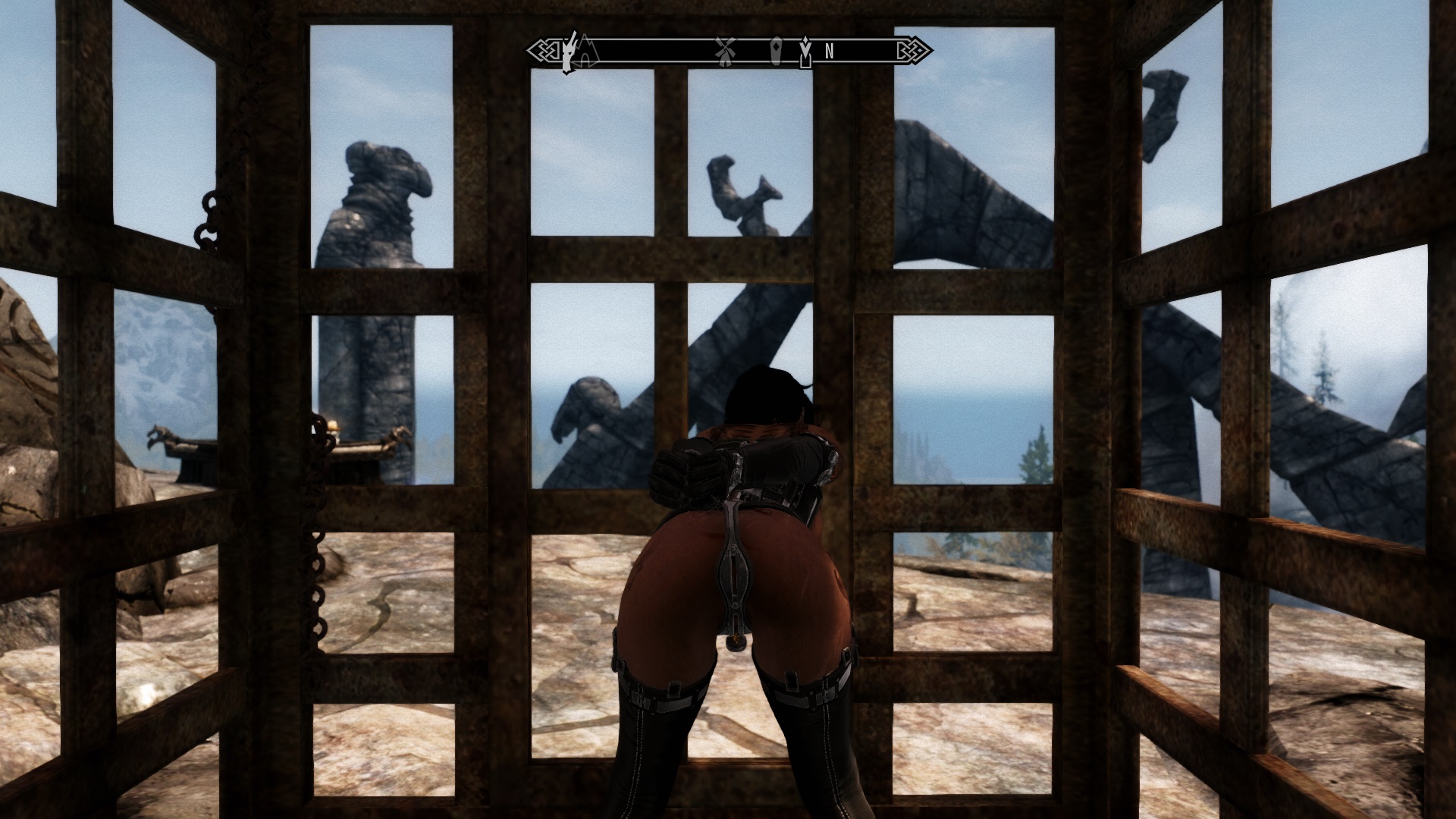This screenshot has height=819, width=1456.
Task: Click the mountain cave marker on compass
Action: [x=588, y=52]
